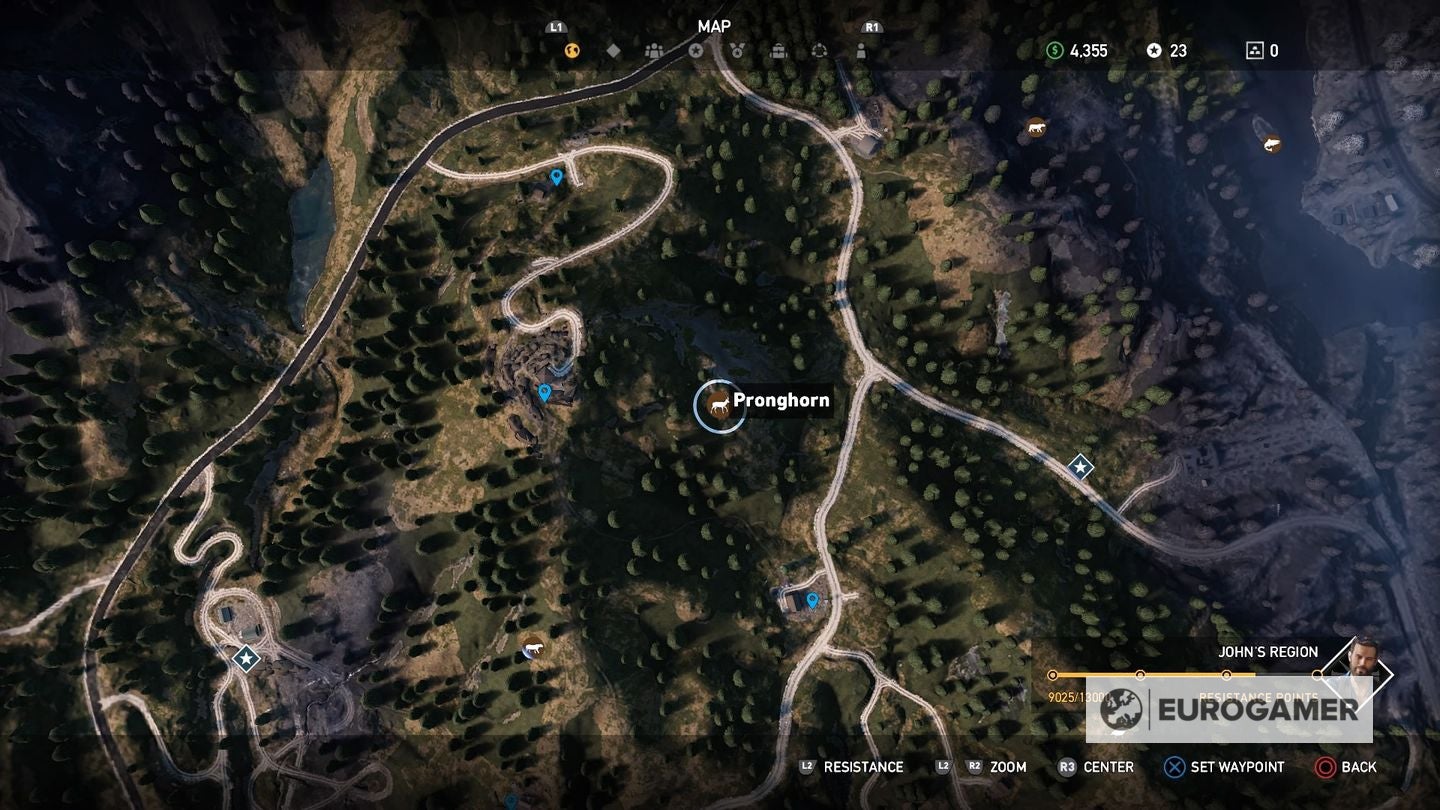1440x810 pixels.
Task: Click the star safehouse marker at bottom left
Action: click(244, 659)
